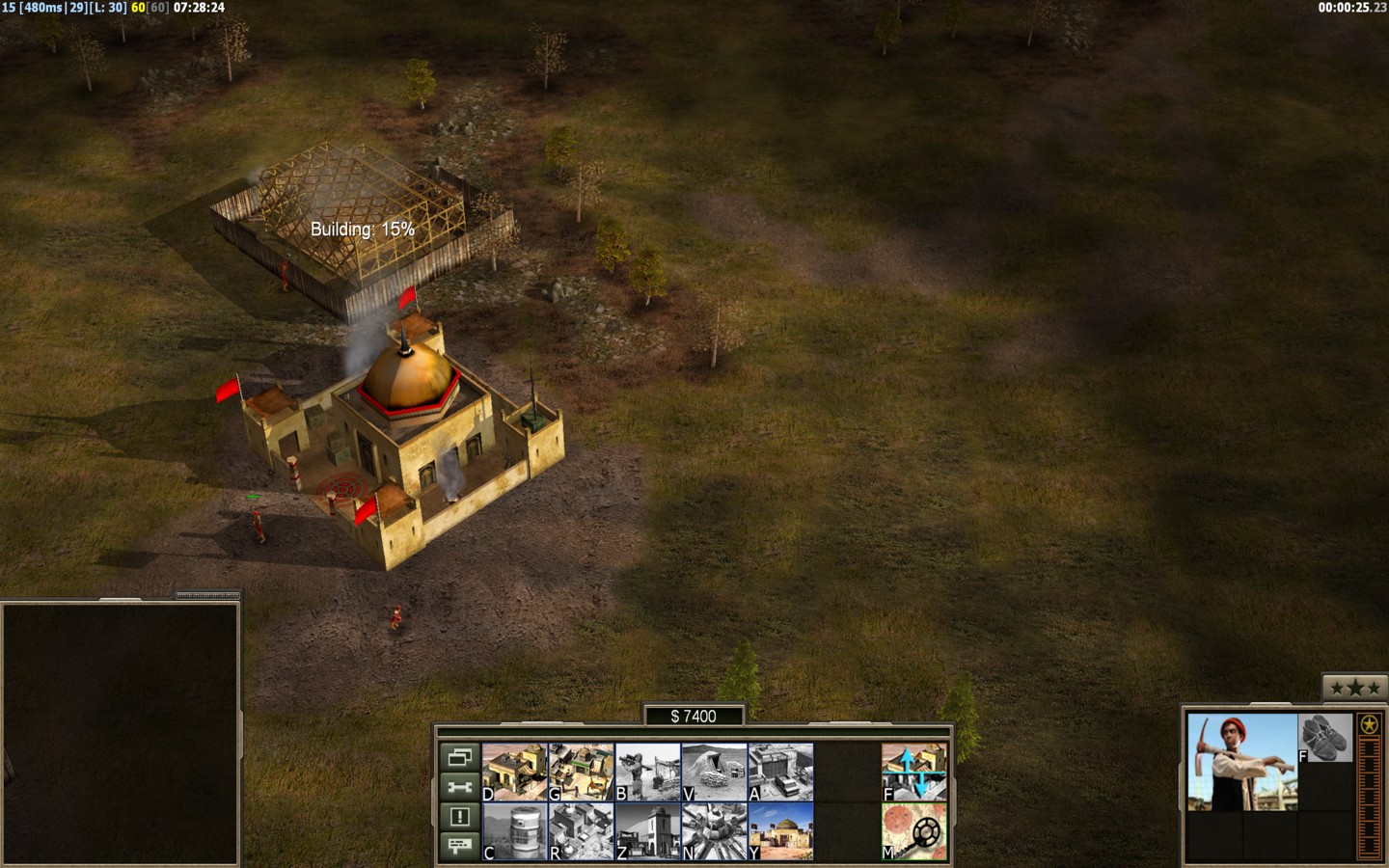This screenshot has height=868, width=1389.
Task: Open the exclamation mark alert button
Action: [459, 817]
